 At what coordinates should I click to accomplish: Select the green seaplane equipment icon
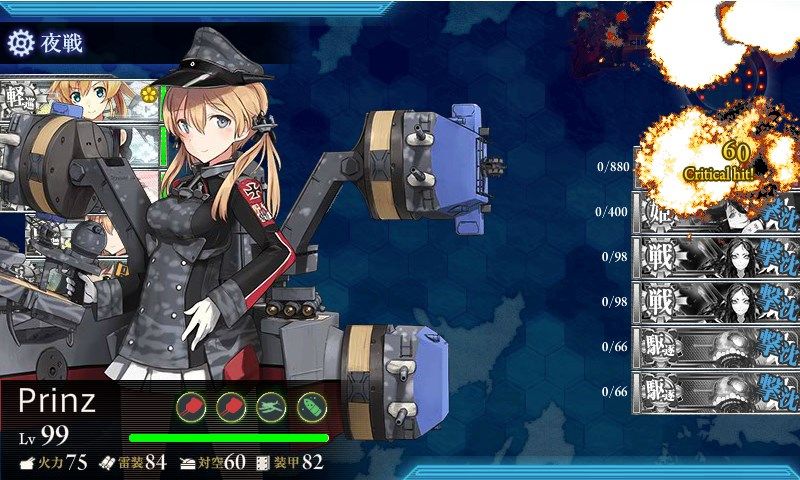click(x=273, y=407)
